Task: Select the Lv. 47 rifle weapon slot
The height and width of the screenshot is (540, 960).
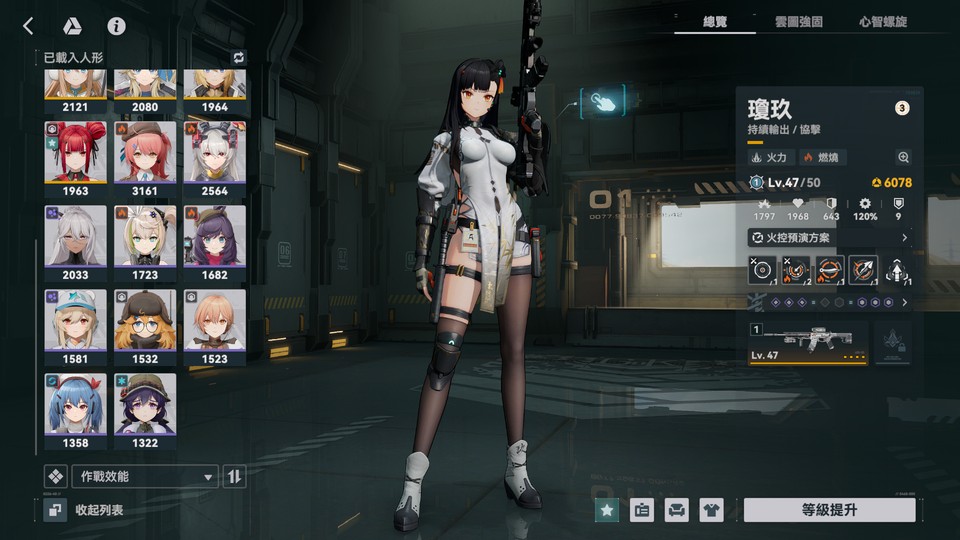Action: coord(808,342)
